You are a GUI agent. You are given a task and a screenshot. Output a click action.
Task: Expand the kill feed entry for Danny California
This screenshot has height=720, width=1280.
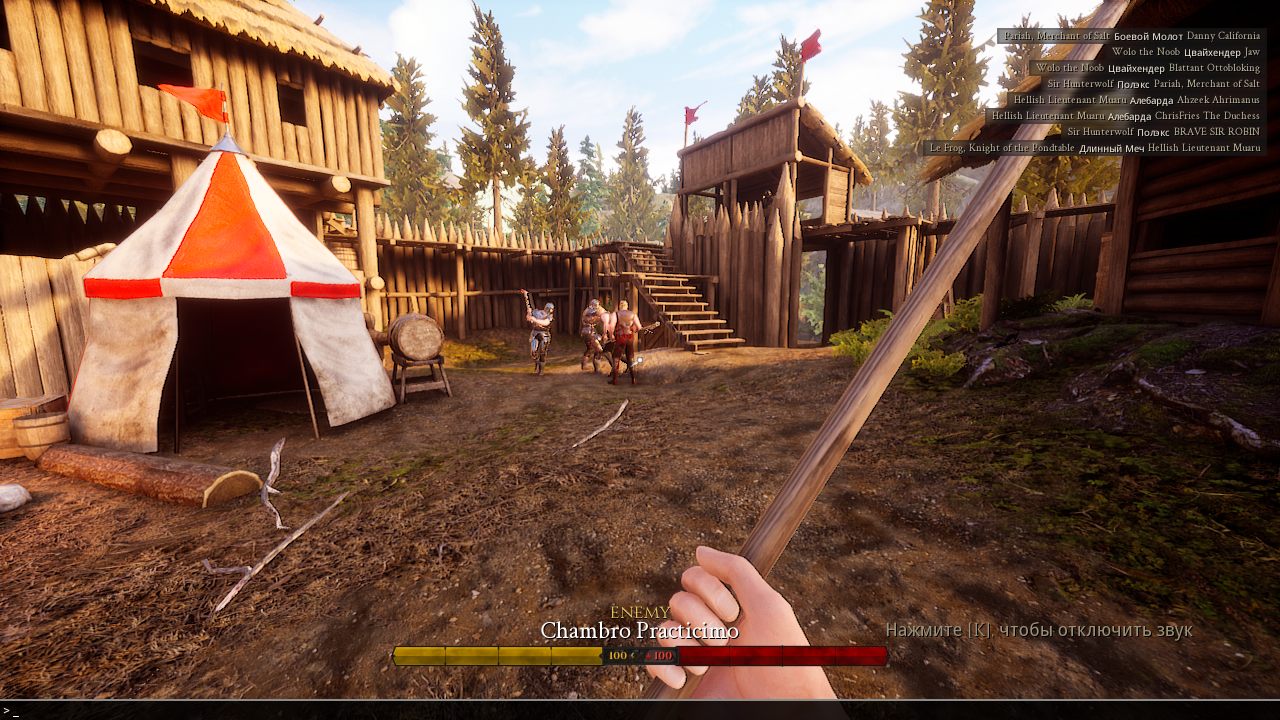[1225, 36]
